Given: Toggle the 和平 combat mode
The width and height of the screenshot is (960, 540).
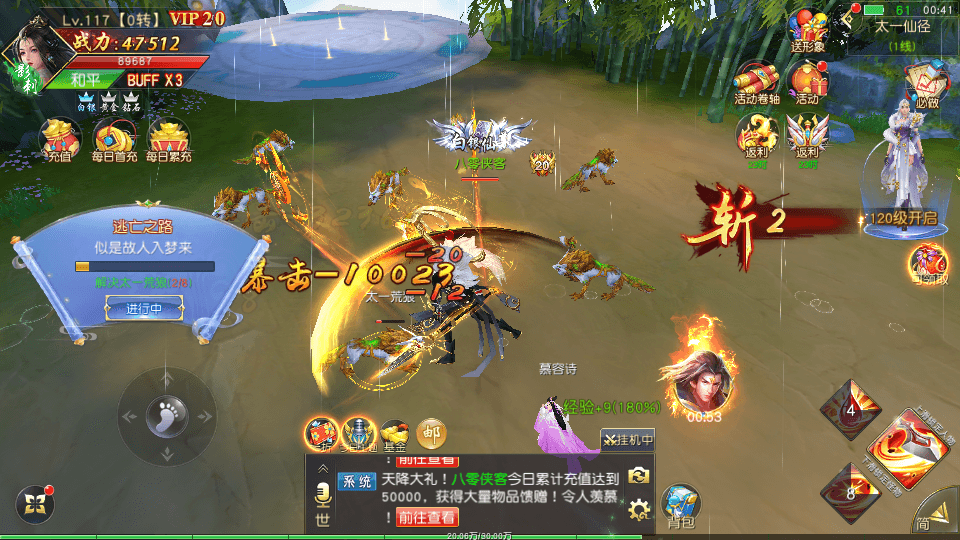Looking at the screenshot, I should pyautogui.click(x=84, y=80).
